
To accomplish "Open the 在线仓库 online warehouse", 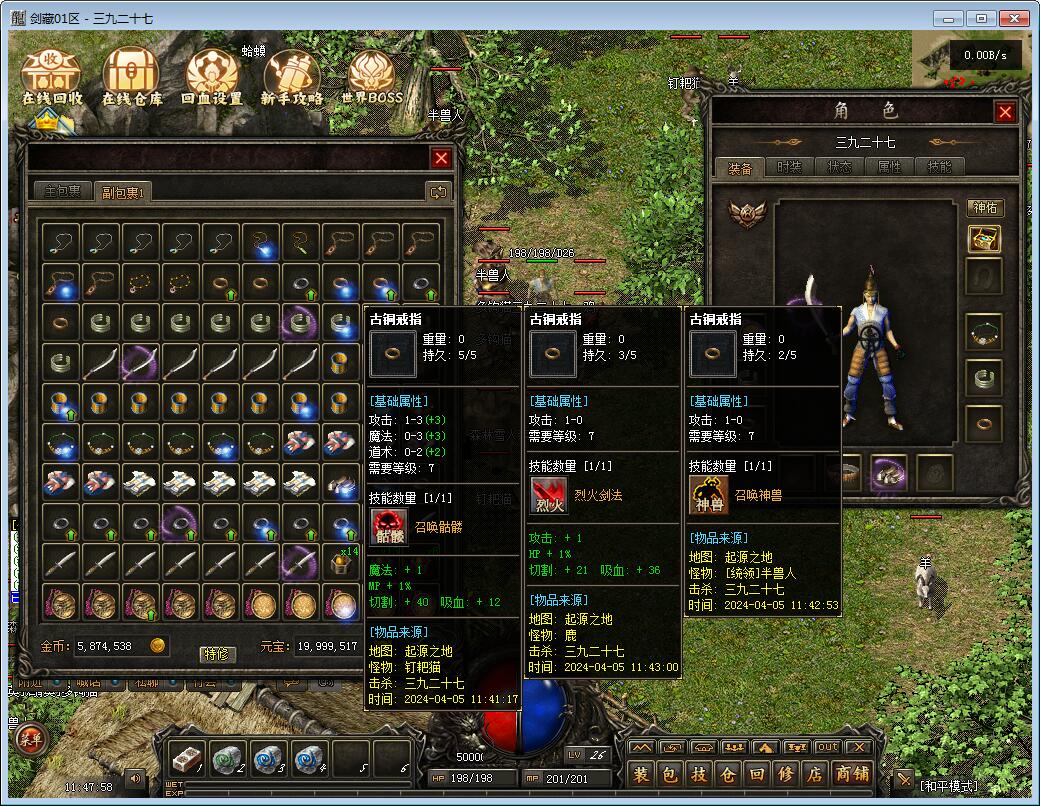I will (x=132, y=78).
